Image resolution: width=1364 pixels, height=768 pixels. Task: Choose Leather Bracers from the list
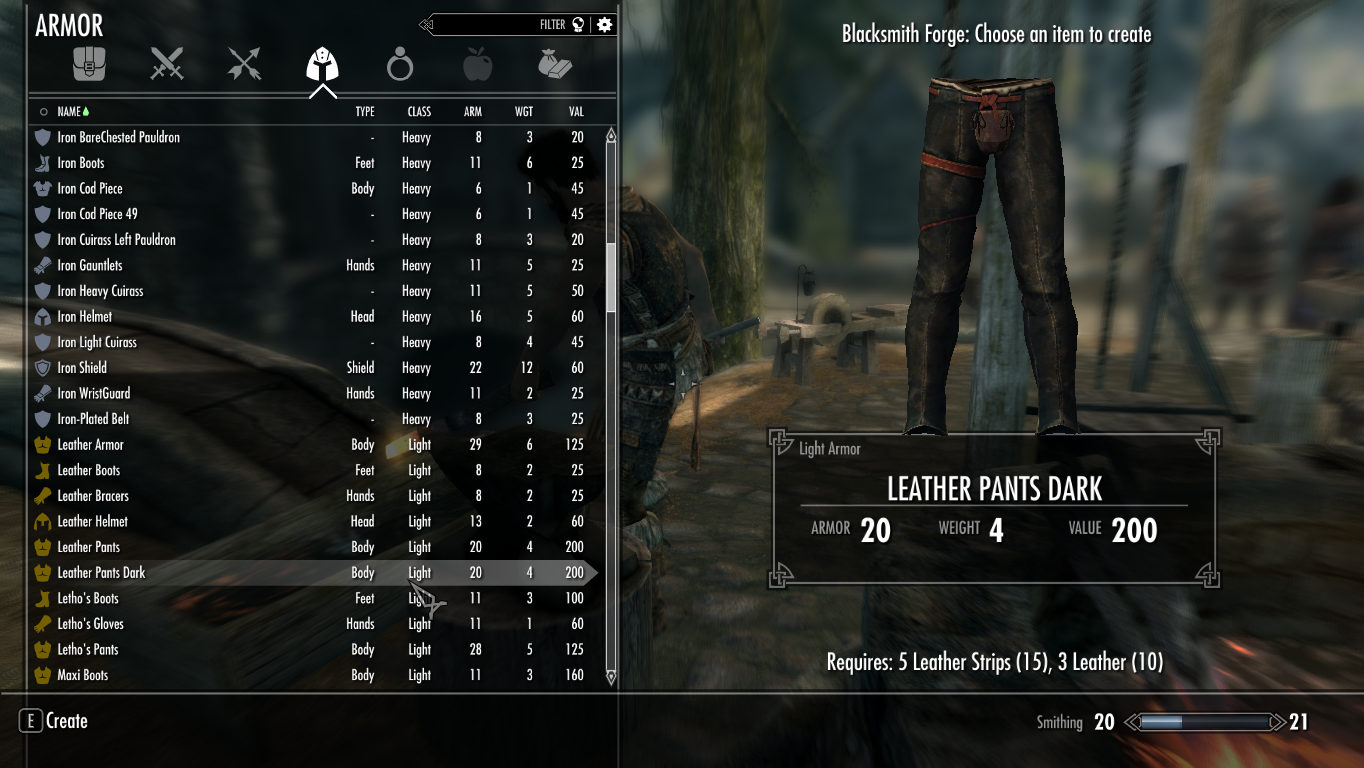coord(93,496)
